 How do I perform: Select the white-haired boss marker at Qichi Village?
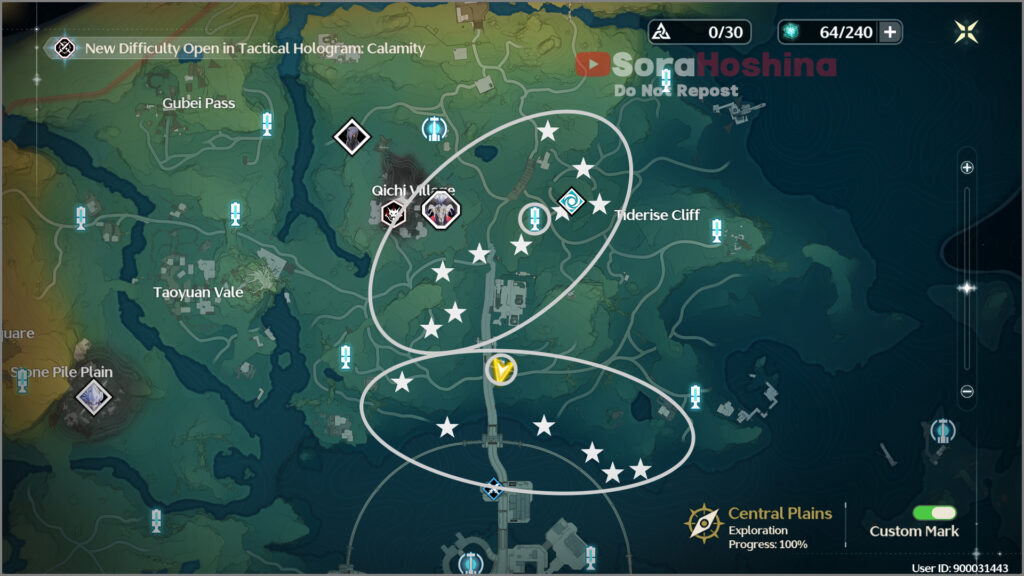[439, 211]
